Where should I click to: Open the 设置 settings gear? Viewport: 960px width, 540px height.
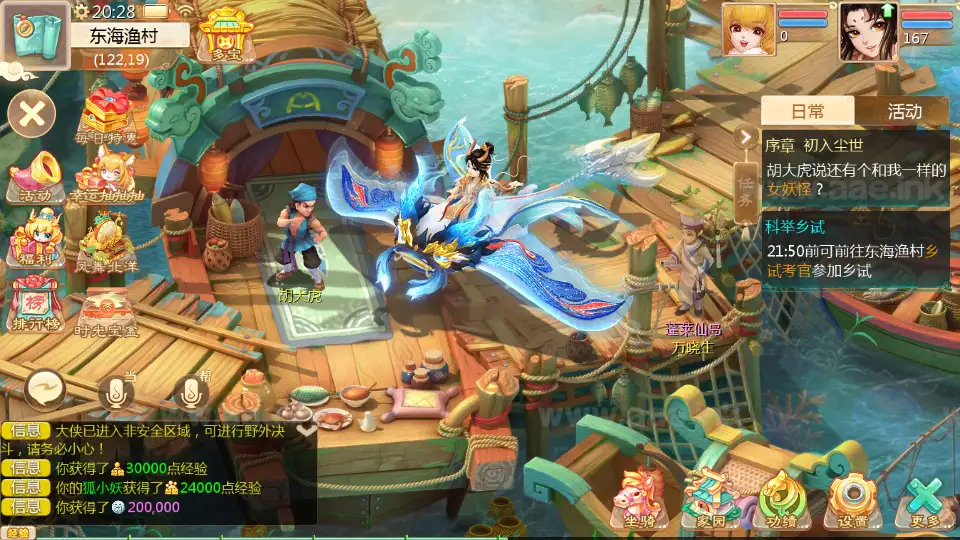[x=853, y=499]
